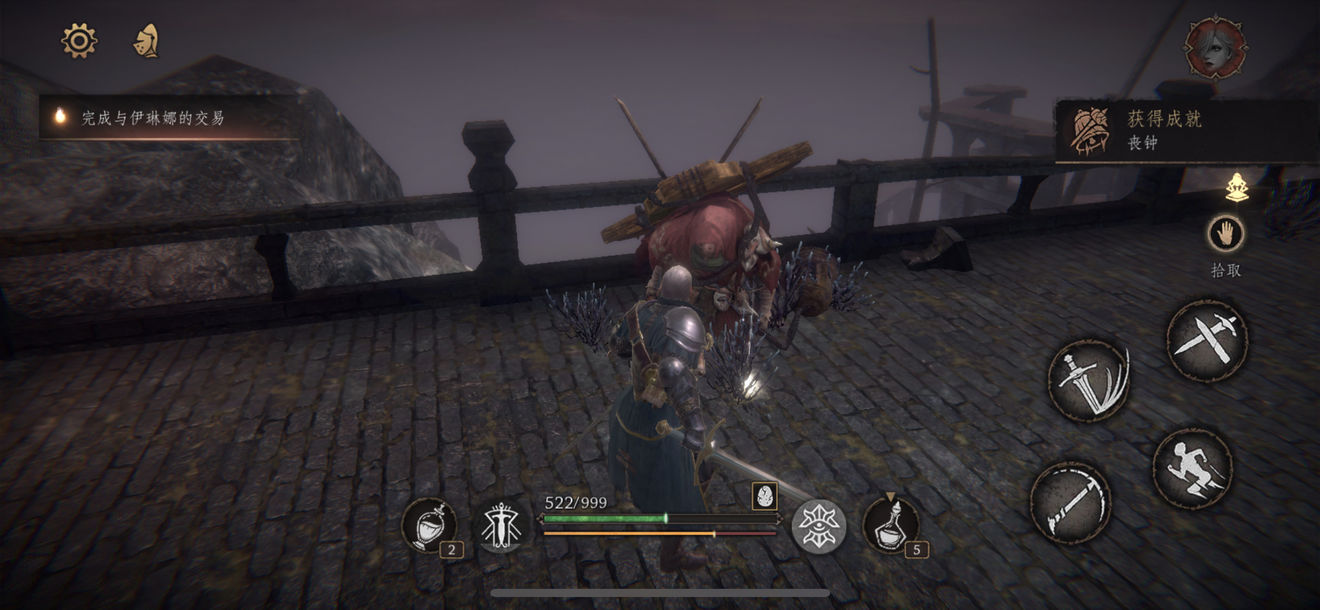
Task: Tap the sword emblem icon beside health bar
Action: coord(502,525)
